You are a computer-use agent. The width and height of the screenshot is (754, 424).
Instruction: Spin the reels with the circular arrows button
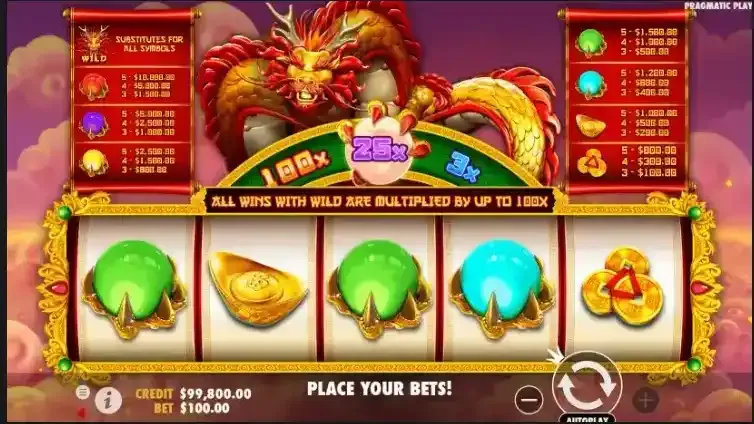(x=587, y=383)
